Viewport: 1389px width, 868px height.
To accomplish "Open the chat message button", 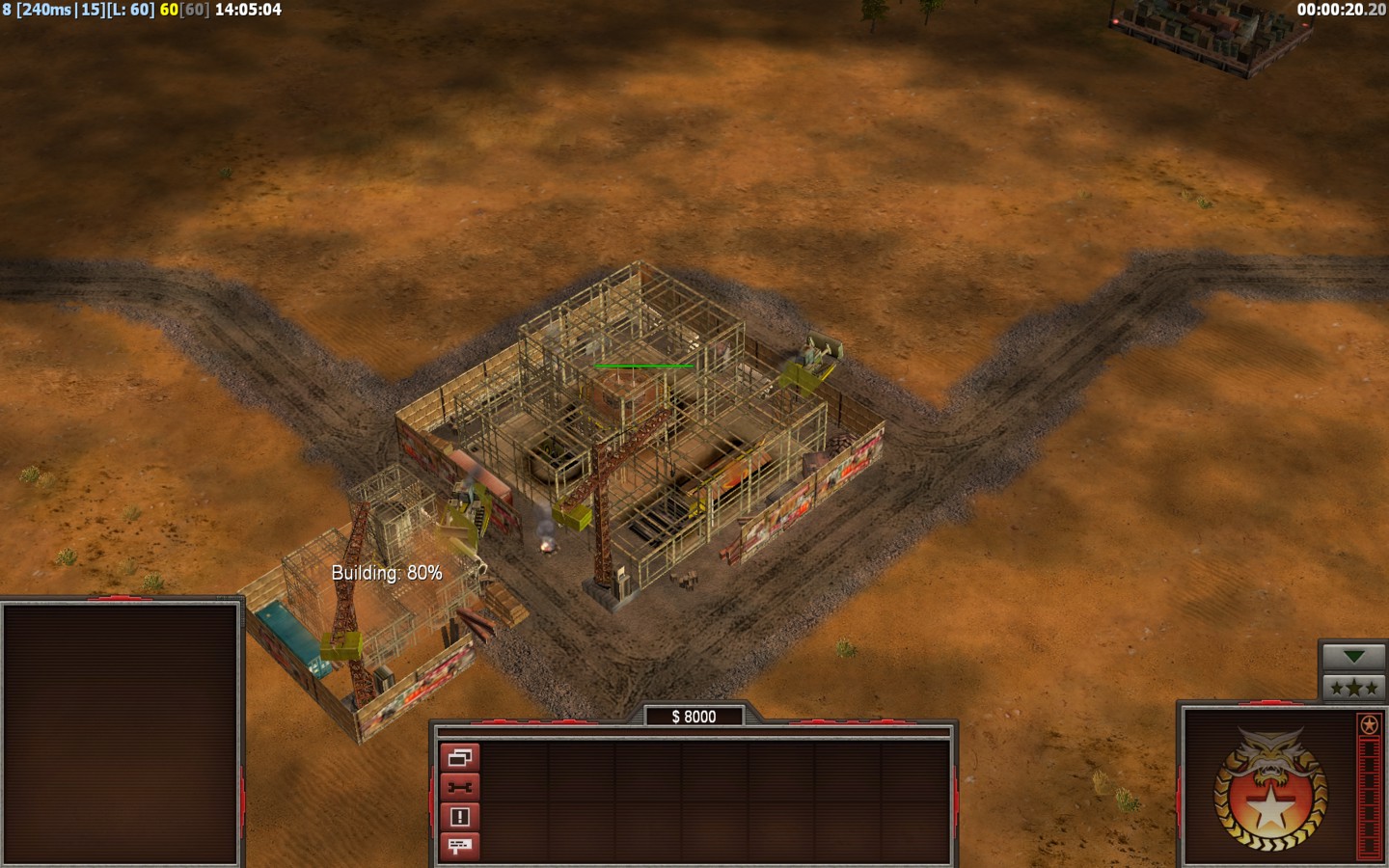I will [x=459, y=846].
